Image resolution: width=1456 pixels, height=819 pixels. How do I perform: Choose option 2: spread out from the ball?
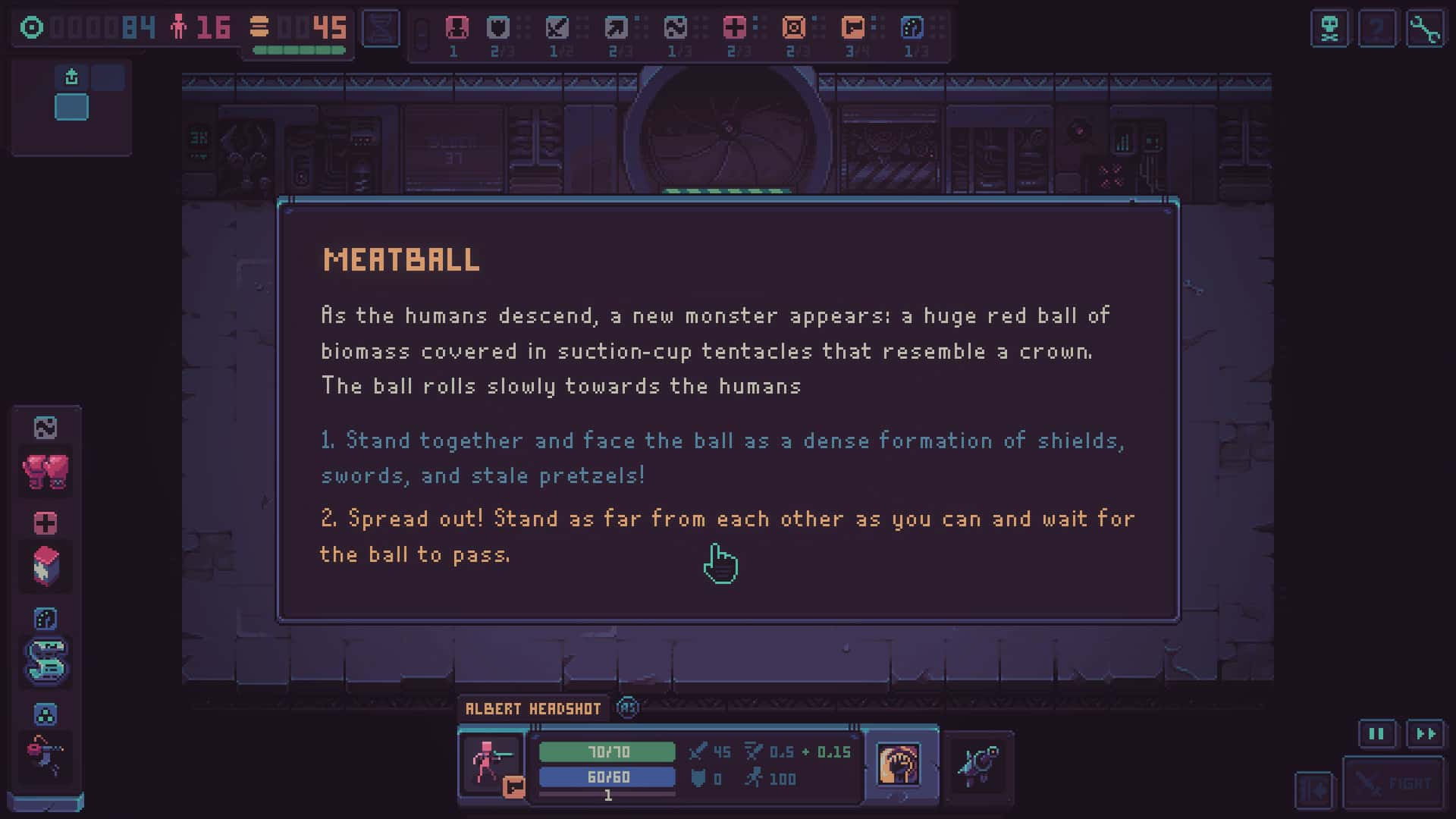[x=726, y=536]
